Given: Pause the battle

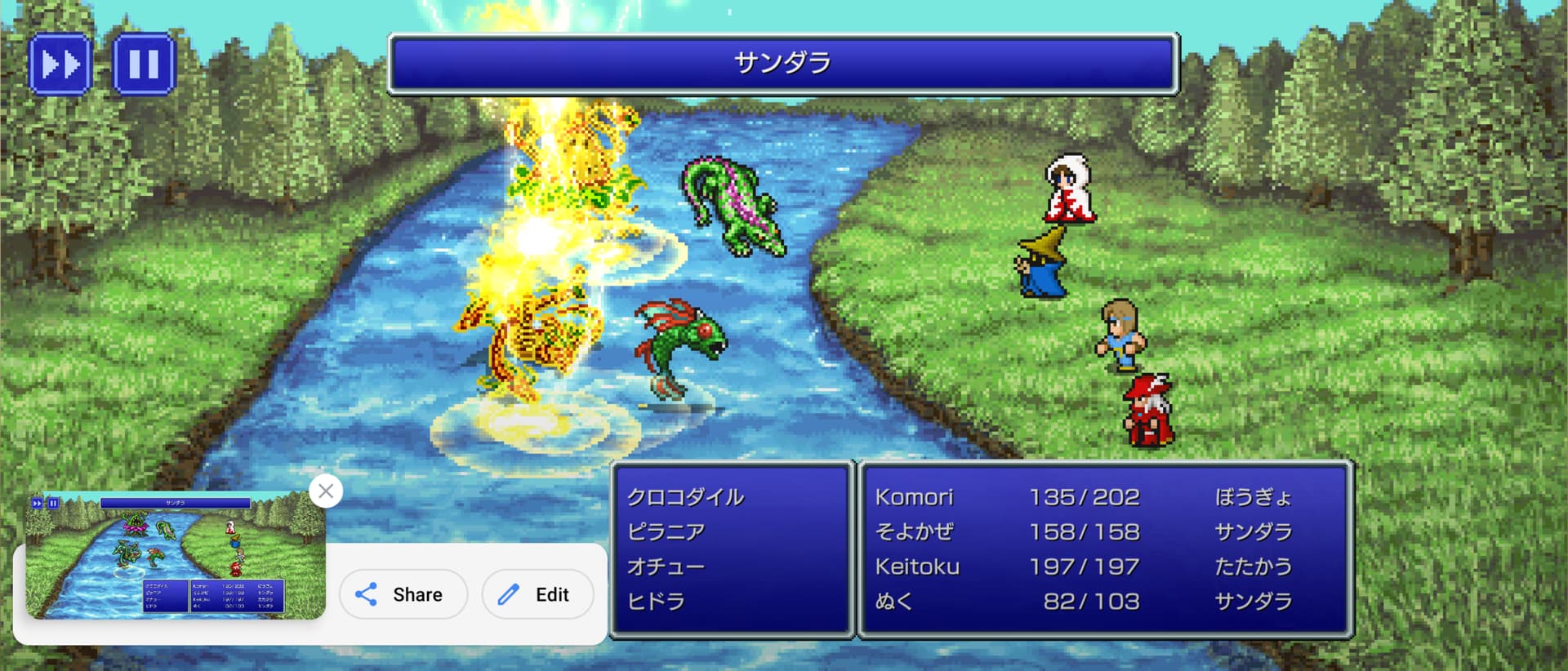Looking at the screenshot, I should [x=144, y=64].
